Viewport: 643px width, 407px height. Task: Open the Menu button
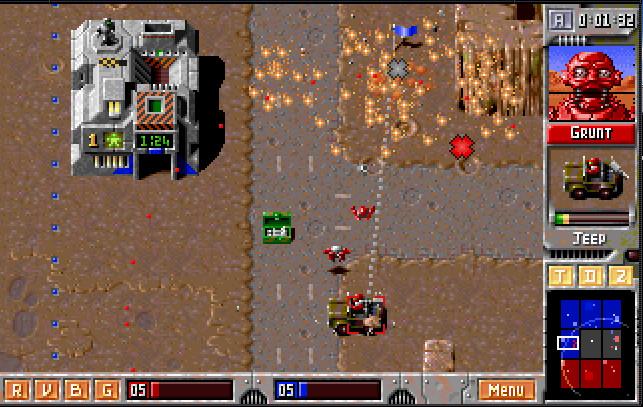pyautogui.click(x=506, y=389)
